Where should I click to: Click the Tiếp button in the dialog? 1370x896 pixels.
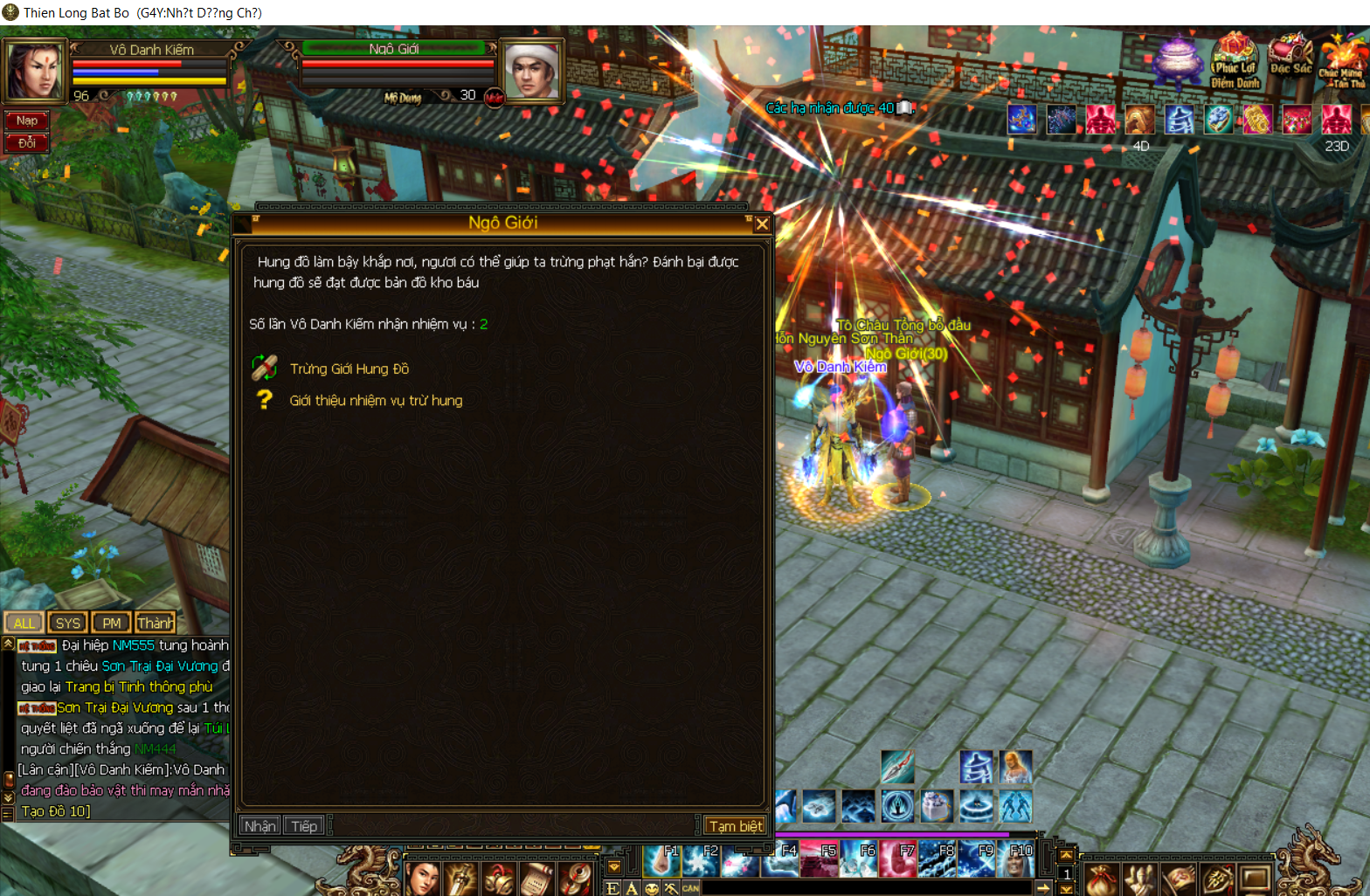click(x=304, y=825)
